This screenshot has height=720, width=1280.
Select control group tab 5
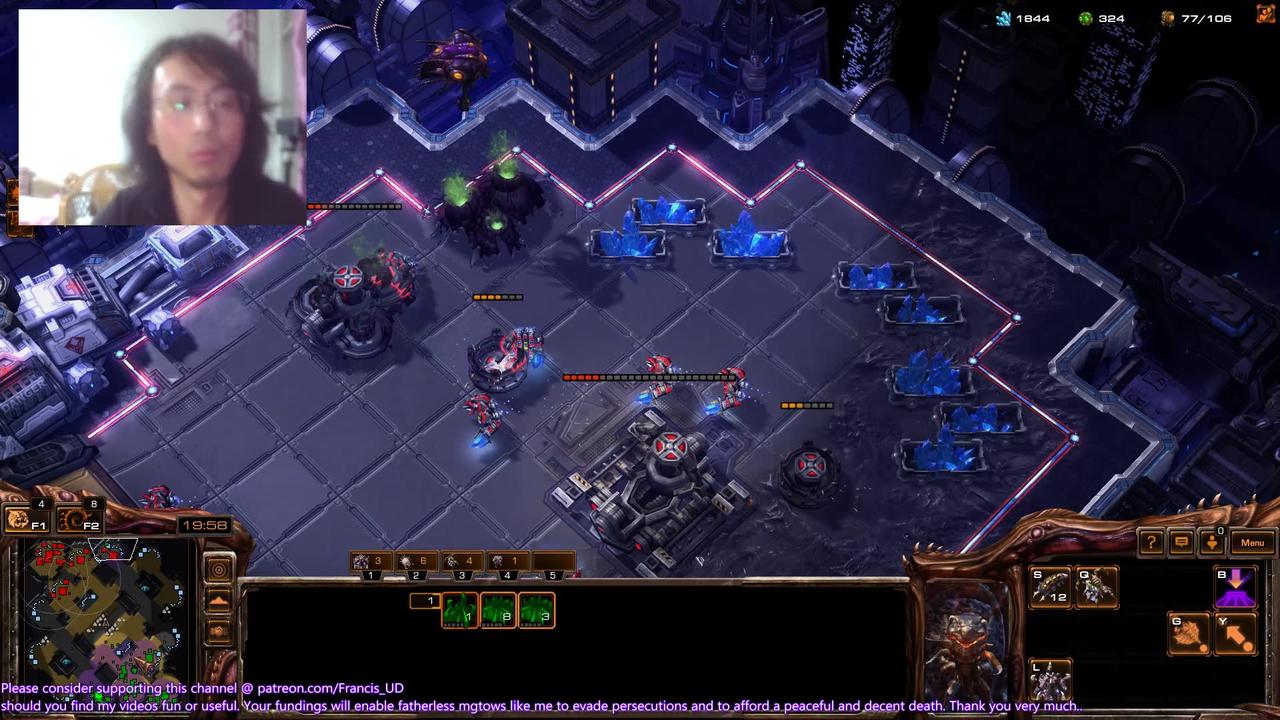[x=551, y=575]
